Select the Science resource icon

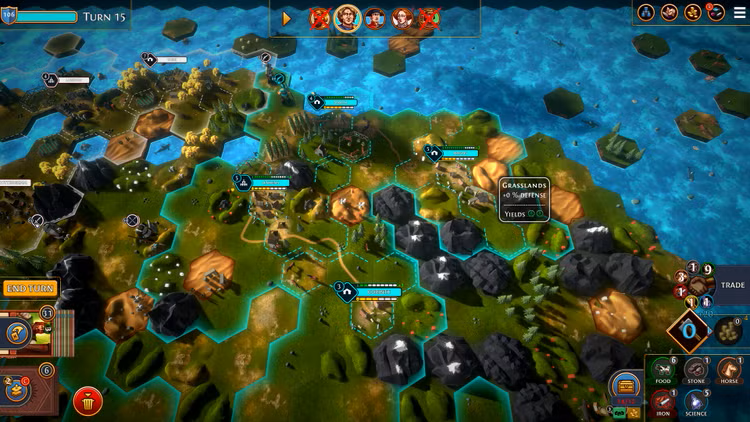point(696,403)
